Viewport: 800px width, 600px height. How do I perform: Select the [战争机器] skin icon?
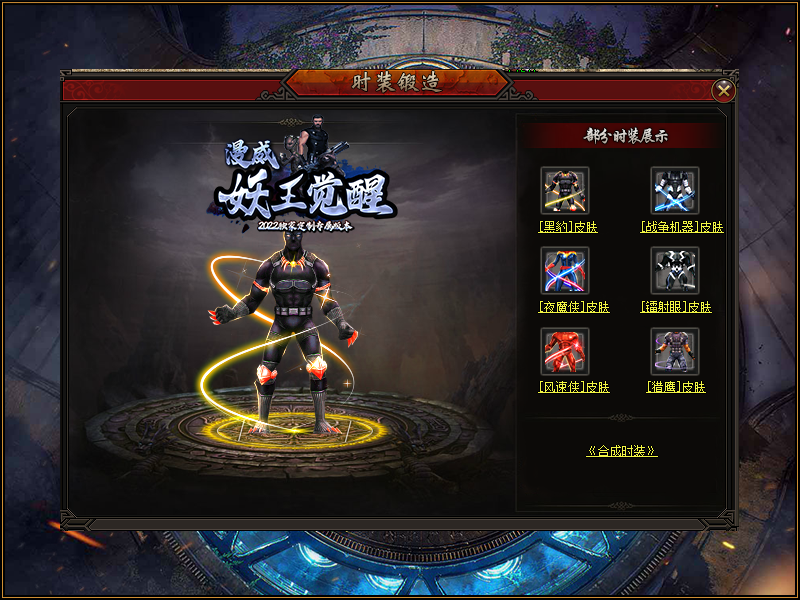675,190
